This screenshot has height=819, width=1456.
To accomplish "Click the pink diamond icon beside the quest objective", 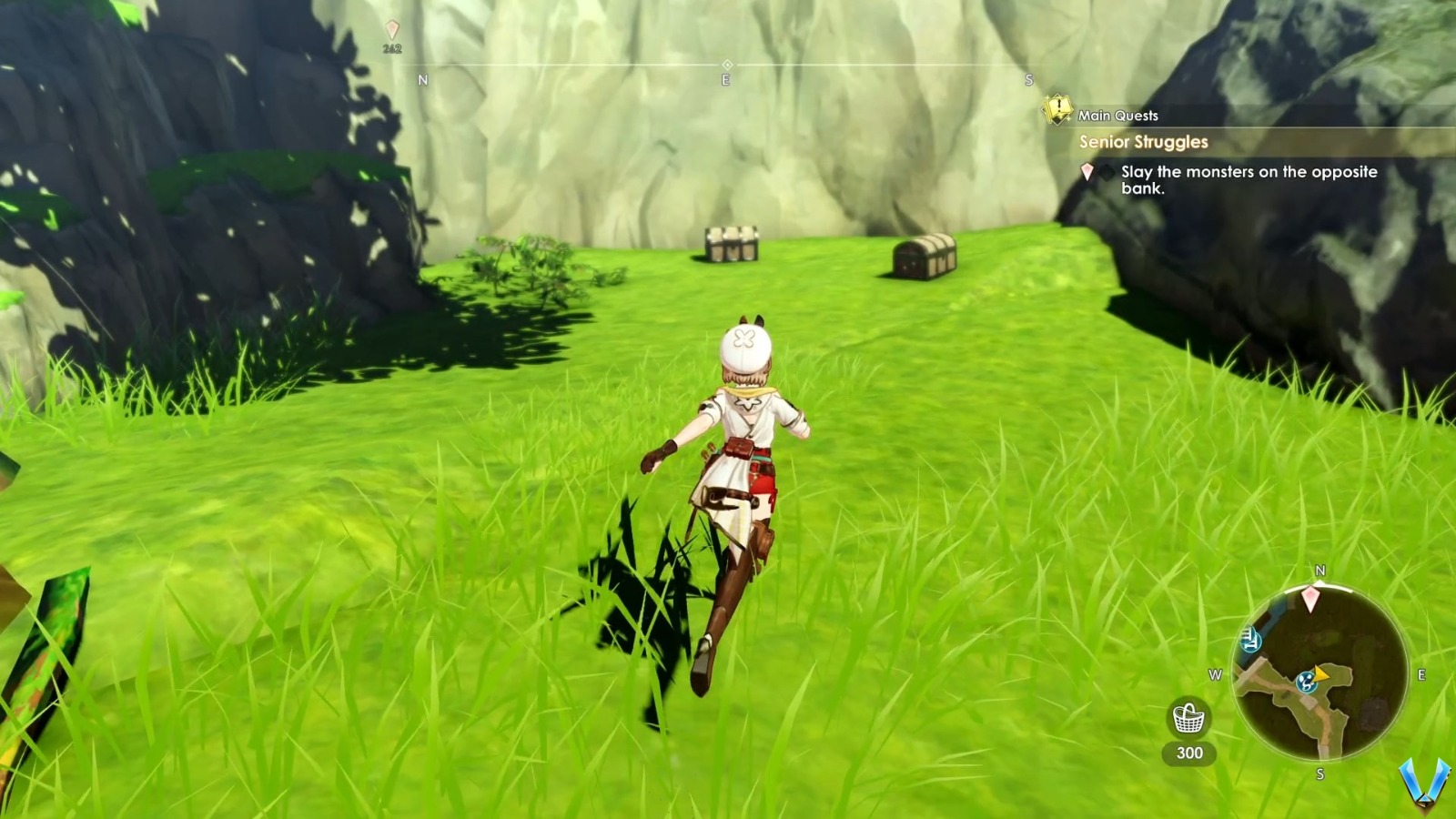I will (1087, 172).
